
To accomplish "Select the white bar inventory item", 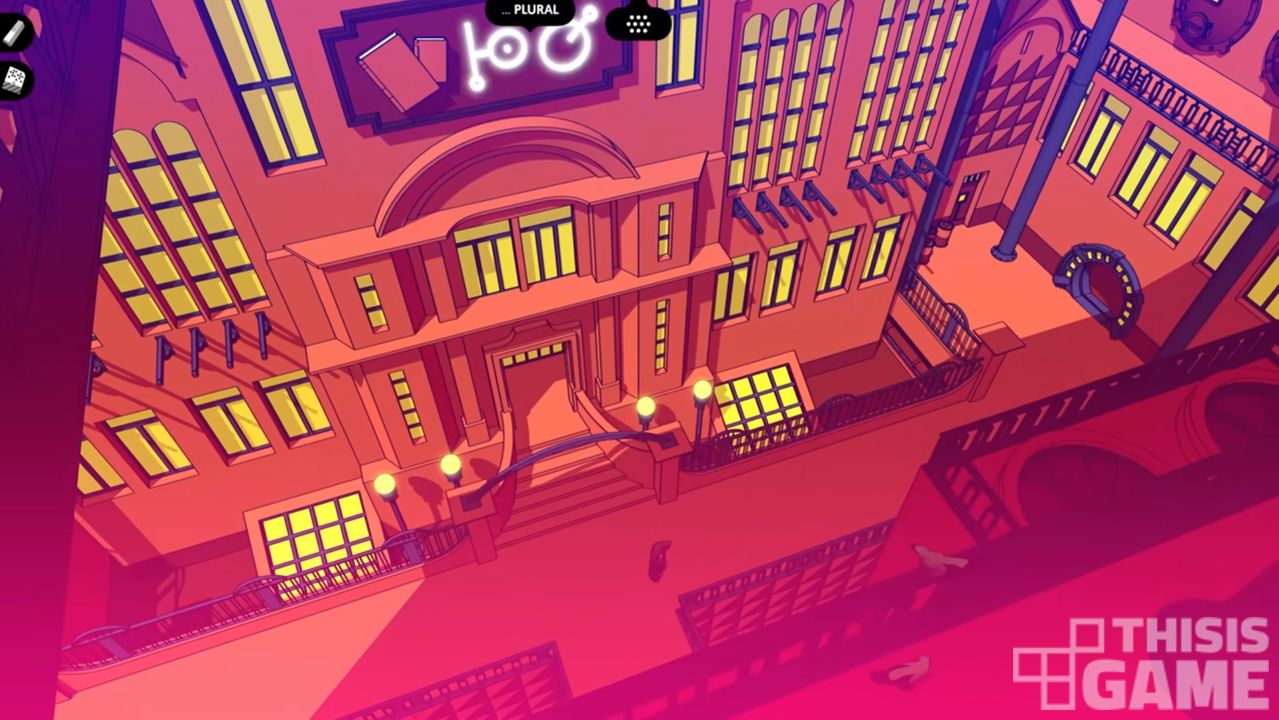I will tap(14, 33).
